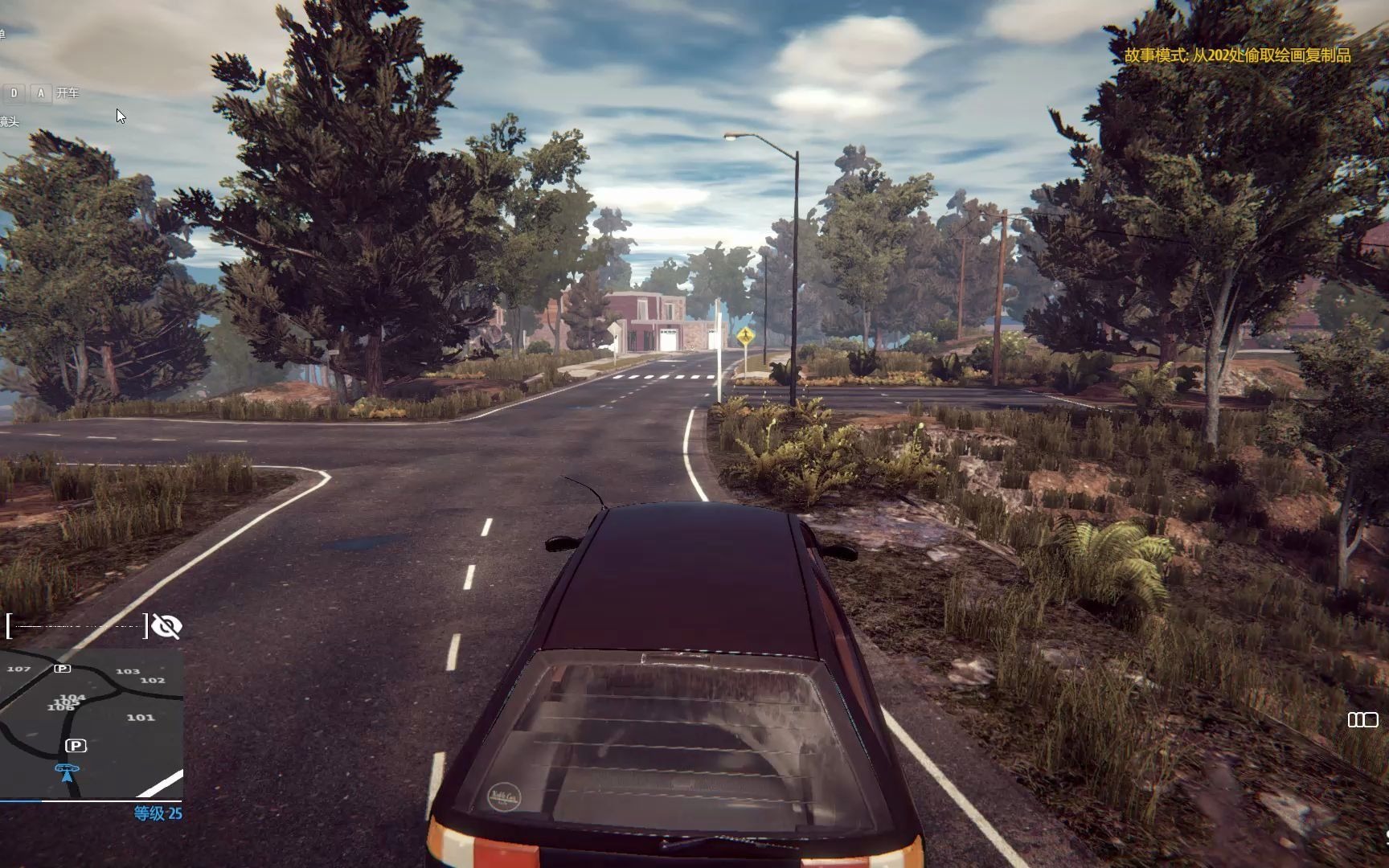The width and height of the screenshot is (1389, 868).
Task: Select the story mode objective text
Action: (1237, 55)
